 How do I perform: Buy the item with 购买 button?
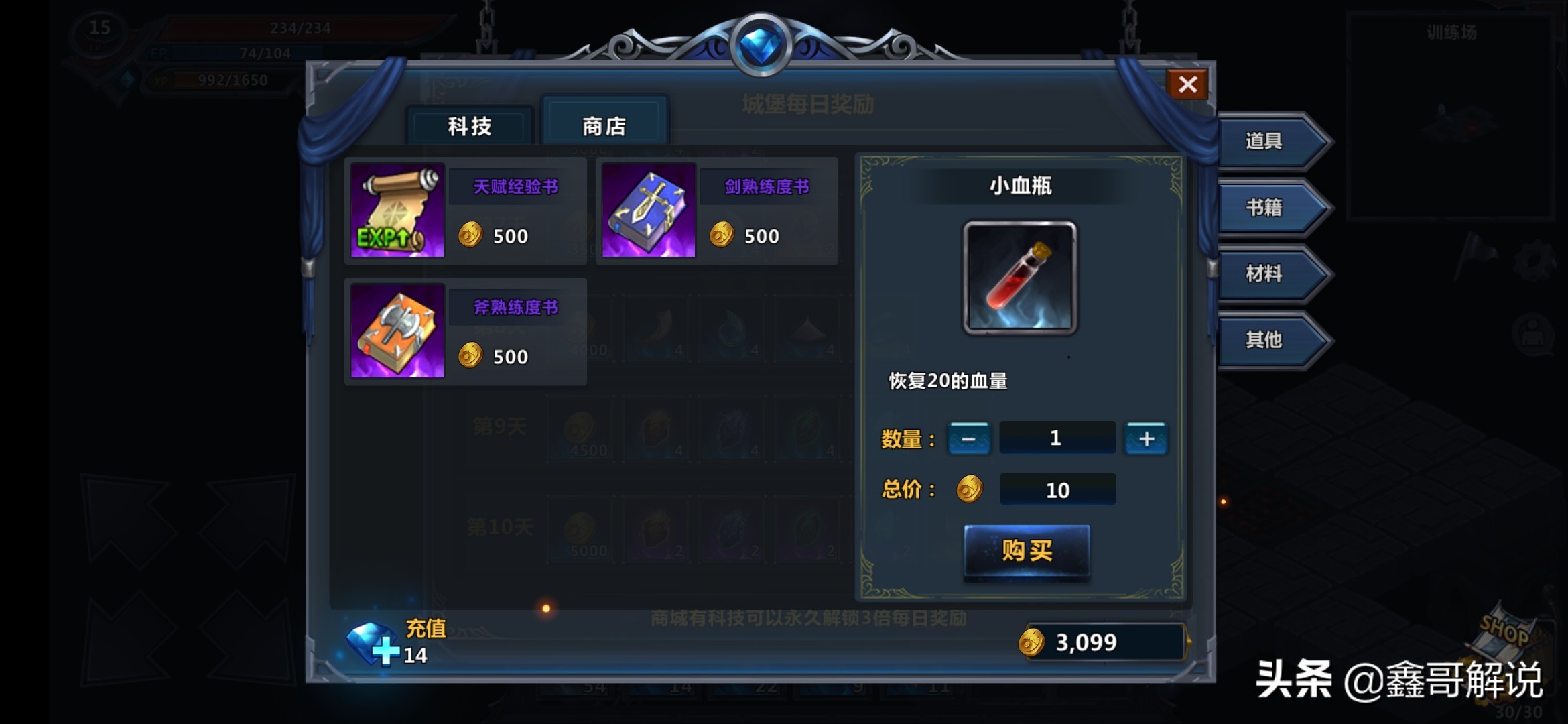coord(1027,550)
